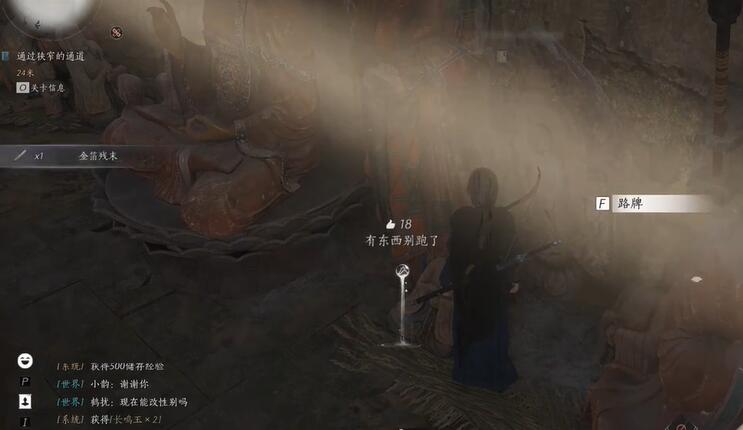This screenshot has height=430, width=743.
Task: Click the download arrow icon beside chat
Action: [x=25, y=401]
